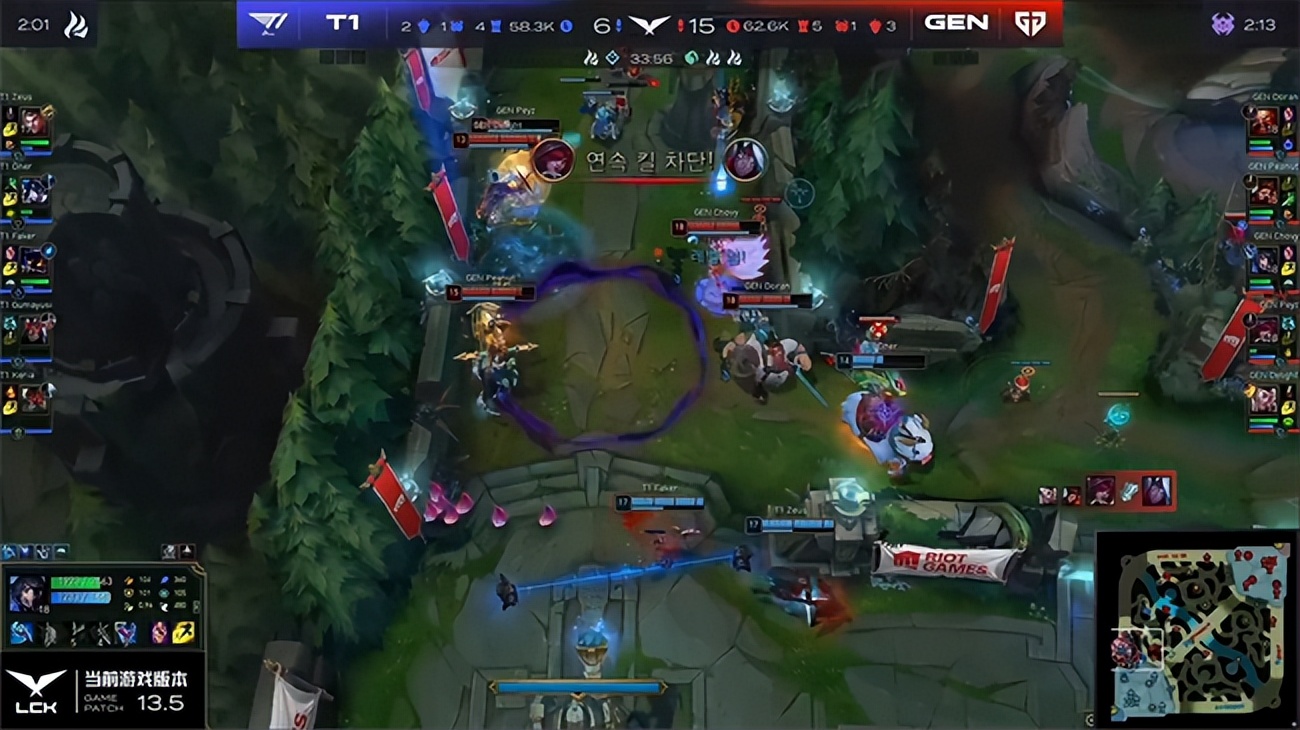
Task: Open the minimap
Action: (1195, 628)
